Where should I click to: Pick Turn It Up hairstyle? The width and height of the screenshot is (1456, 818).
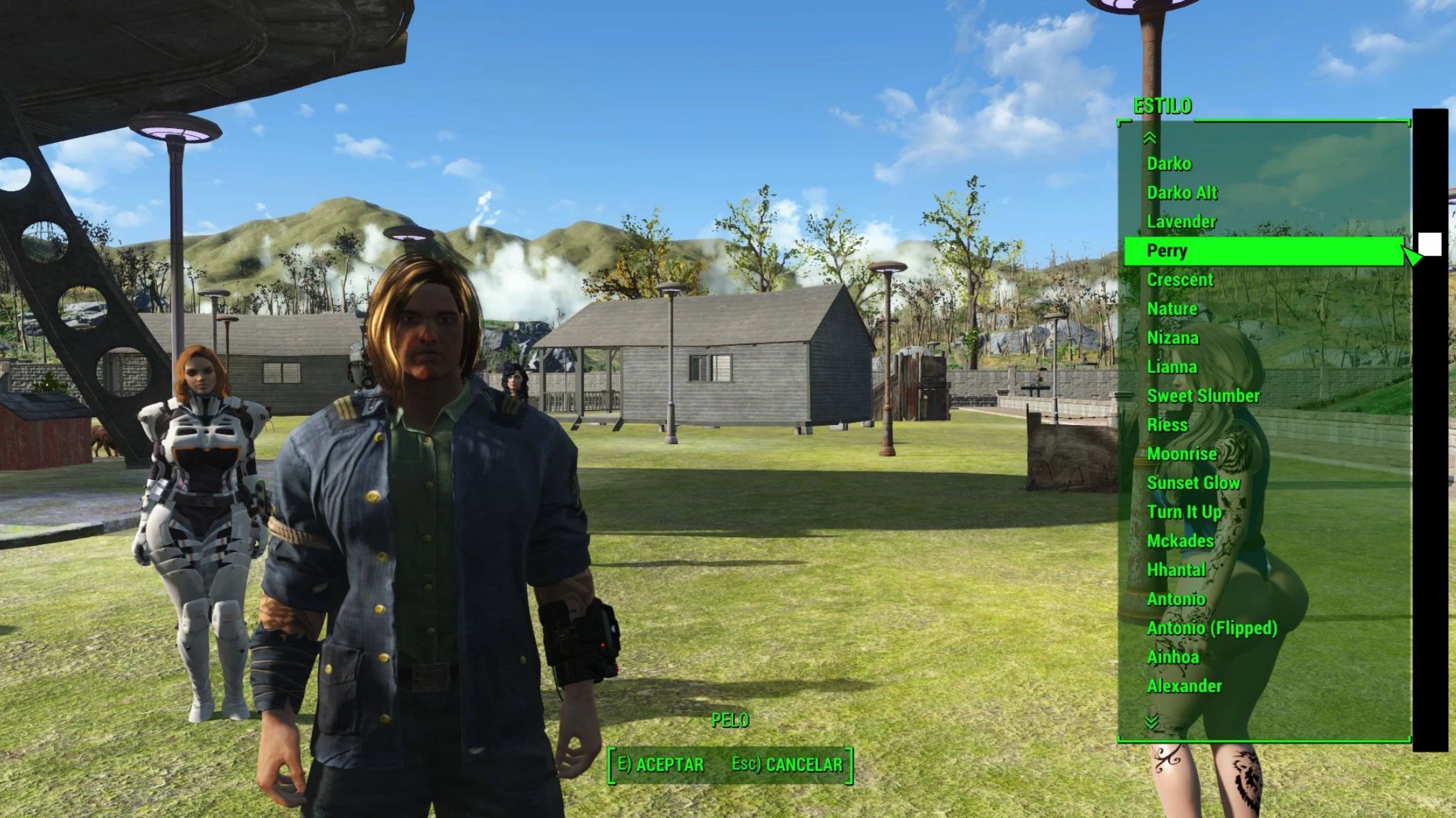click(1184, 512)
